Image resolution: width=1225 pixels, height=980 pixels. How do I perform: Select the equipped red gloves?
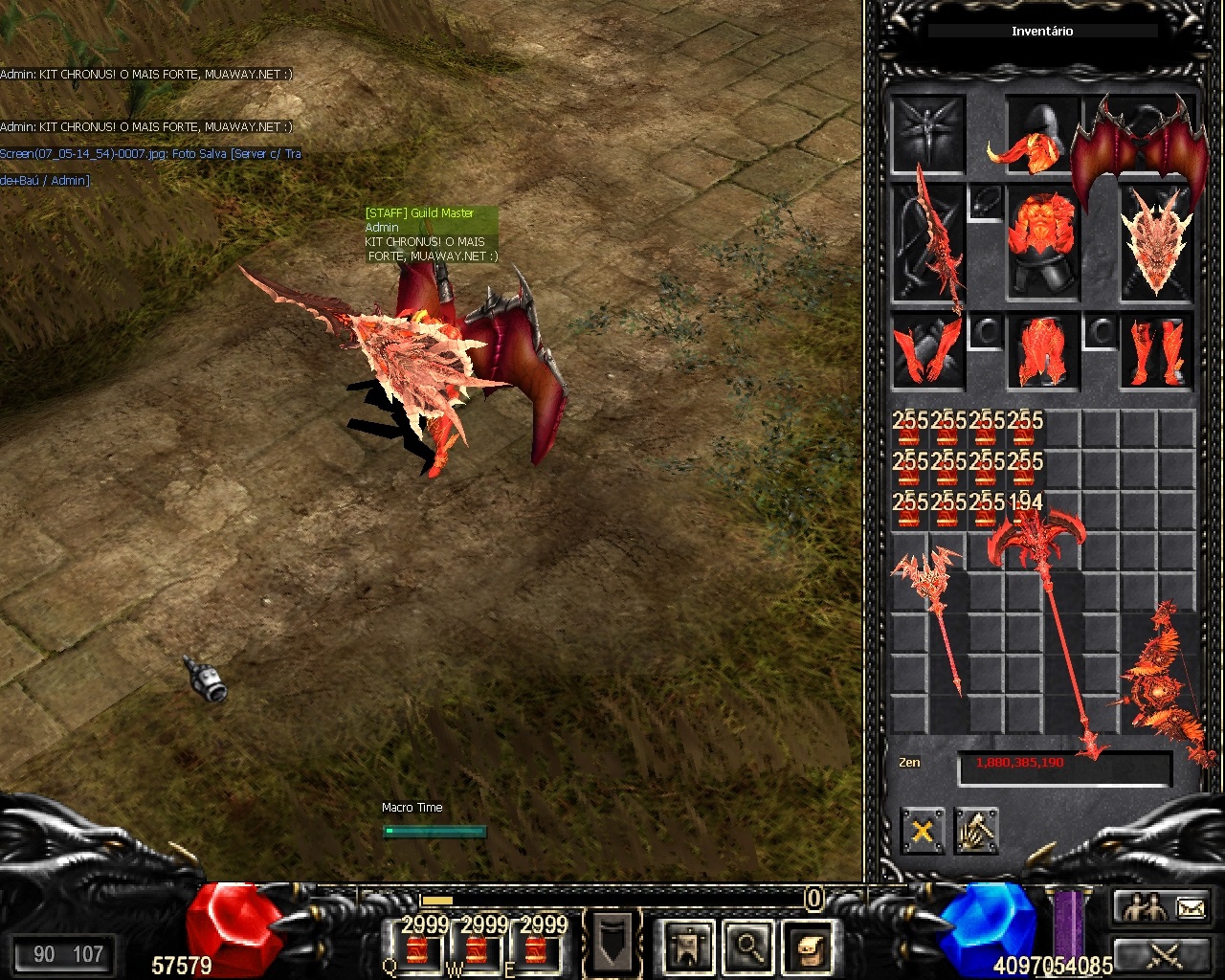tap(927, 351)
